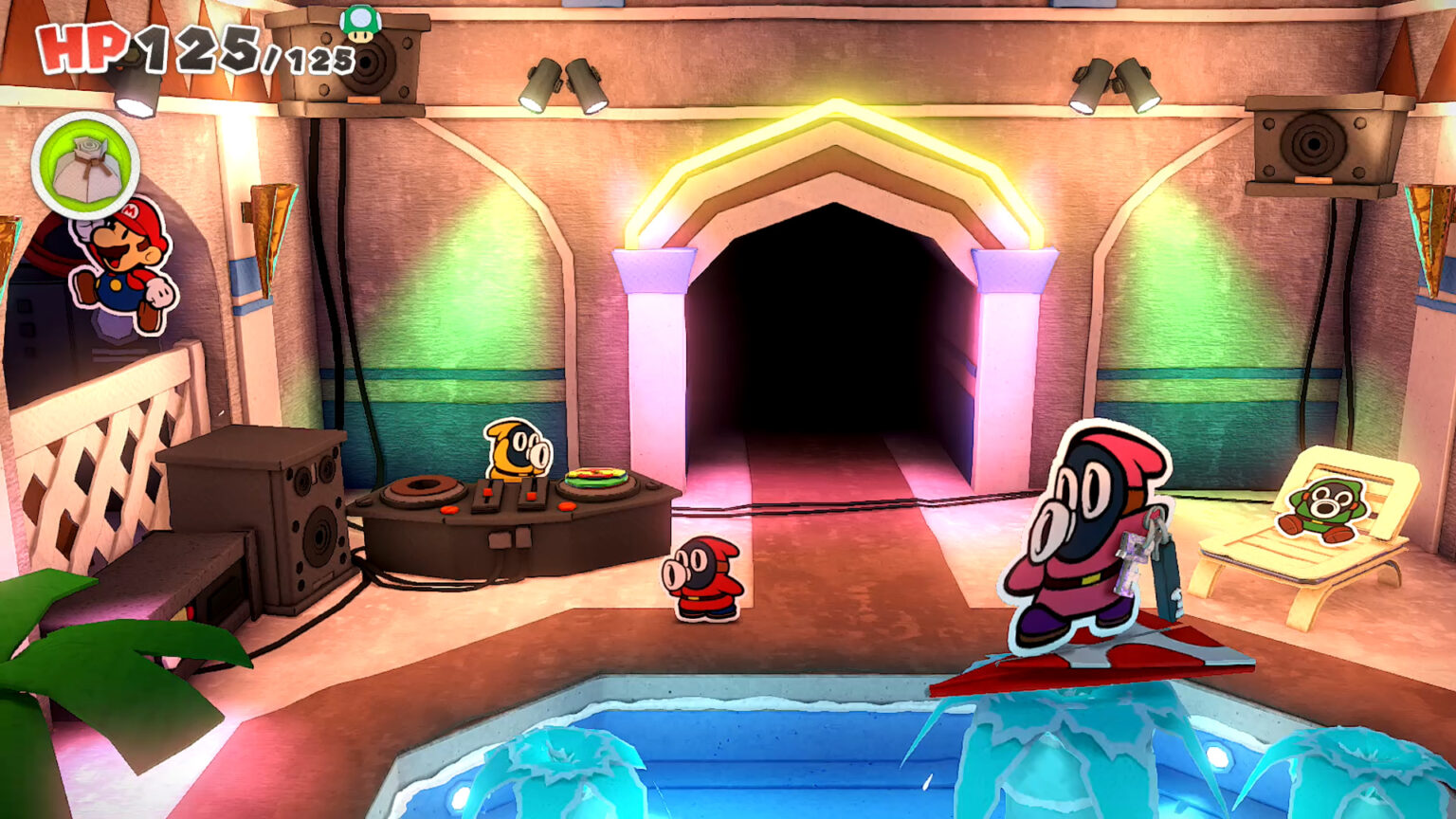The width and height of the screenshot is (1456, 819).
Task: Click the wall speaker on the right arch
Action: [1313, 142]
